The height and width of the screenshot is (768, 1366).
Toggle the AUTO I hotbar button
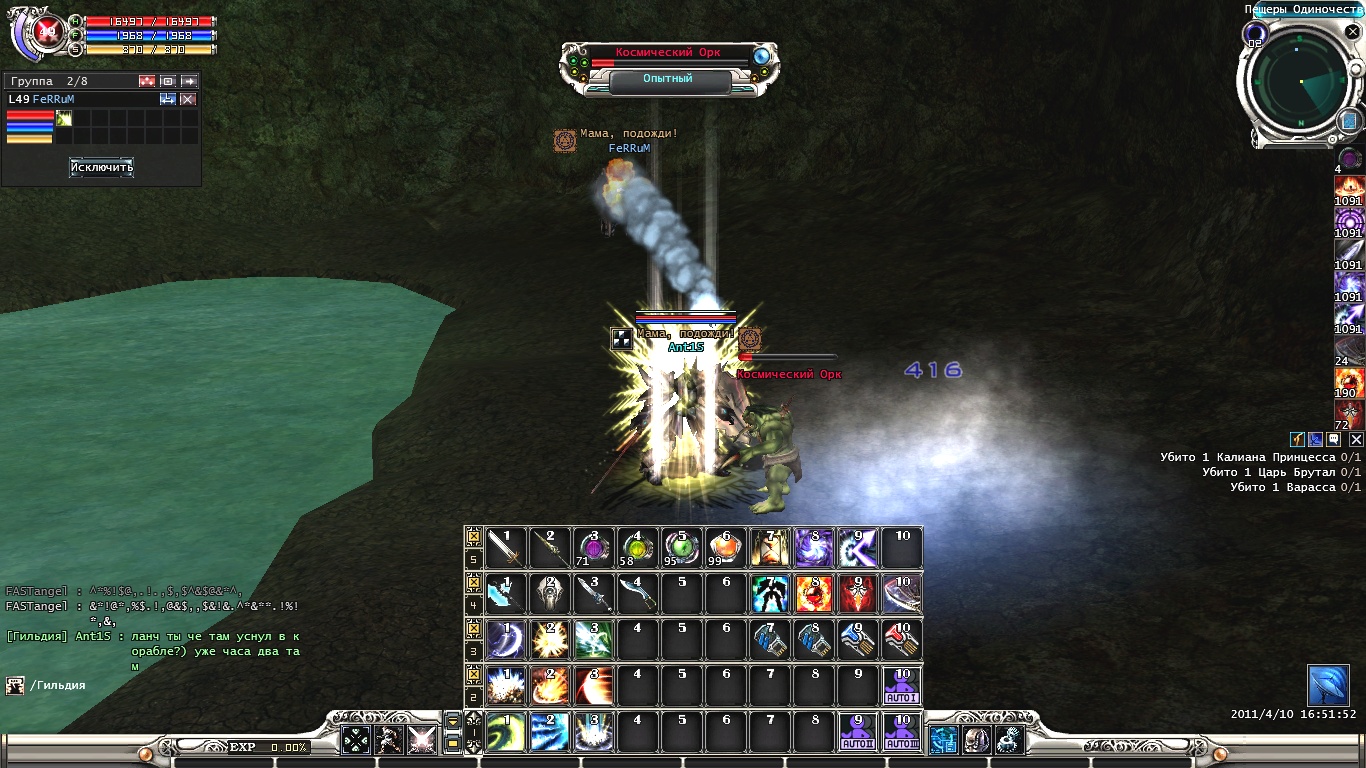pyautogui.click(x=902, y=686)
